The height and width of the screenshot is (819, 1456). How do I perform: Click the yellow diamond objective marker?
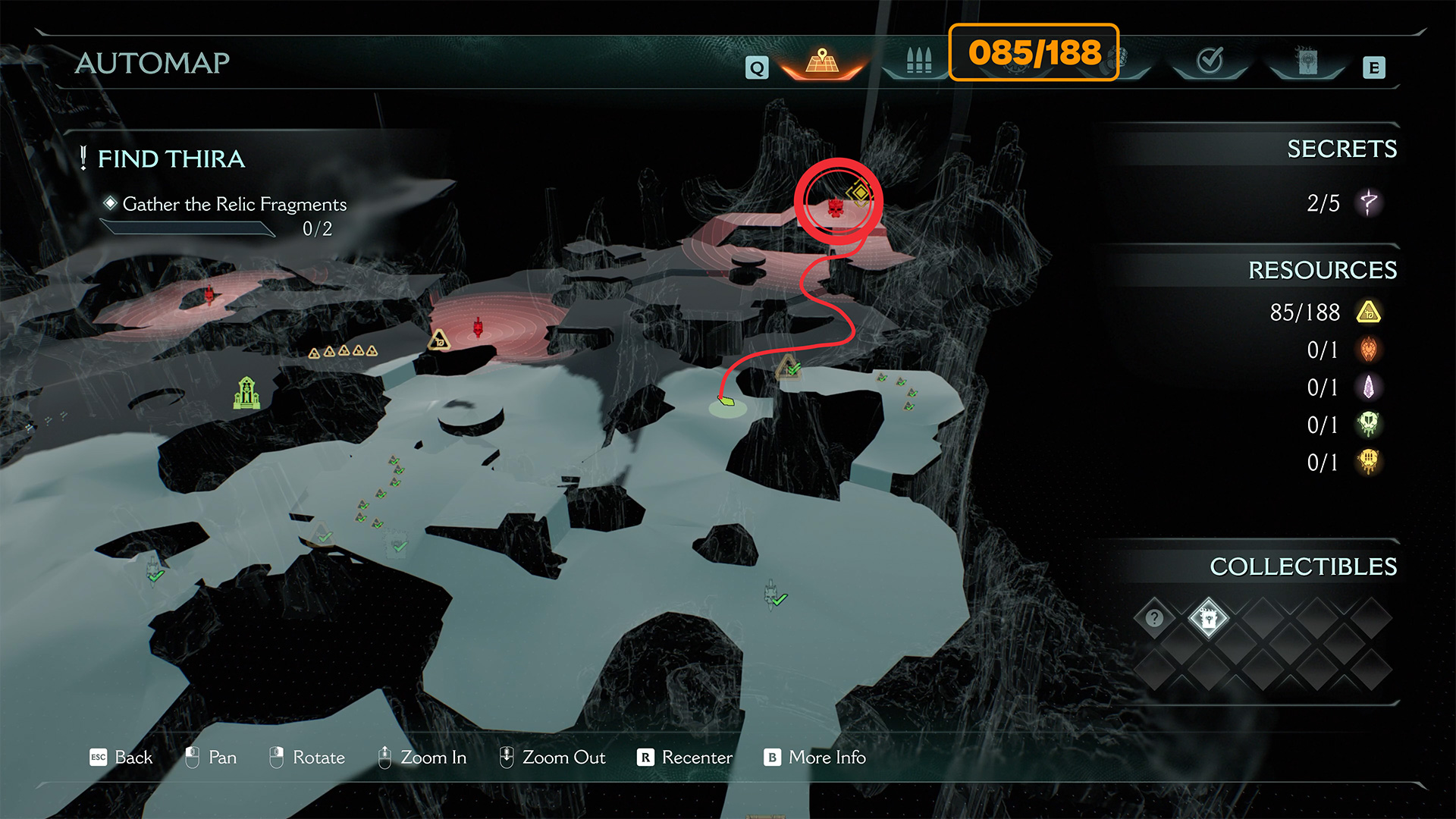[860, 193]
